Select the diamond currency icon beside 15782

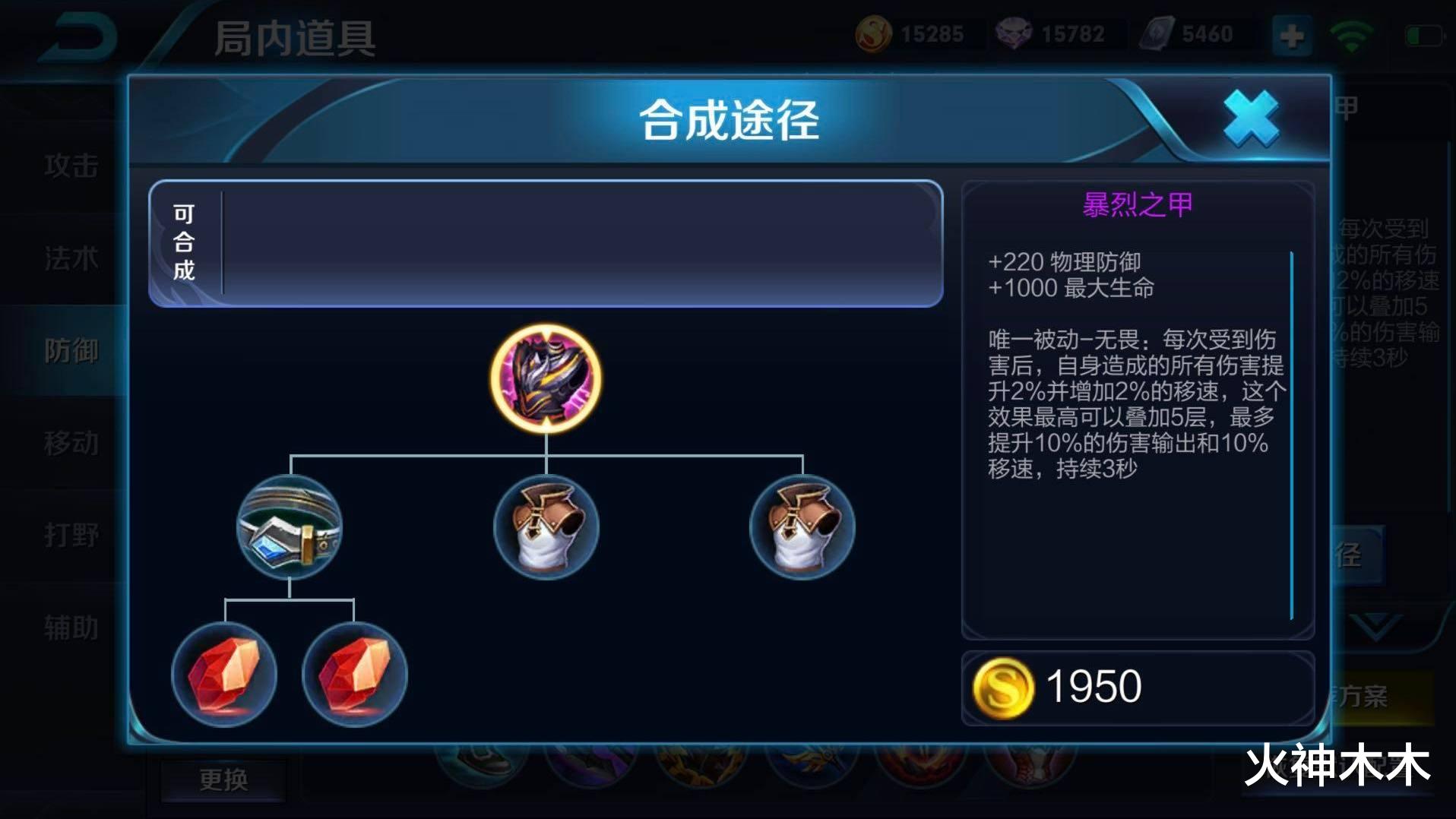[x=1014, y=32]
